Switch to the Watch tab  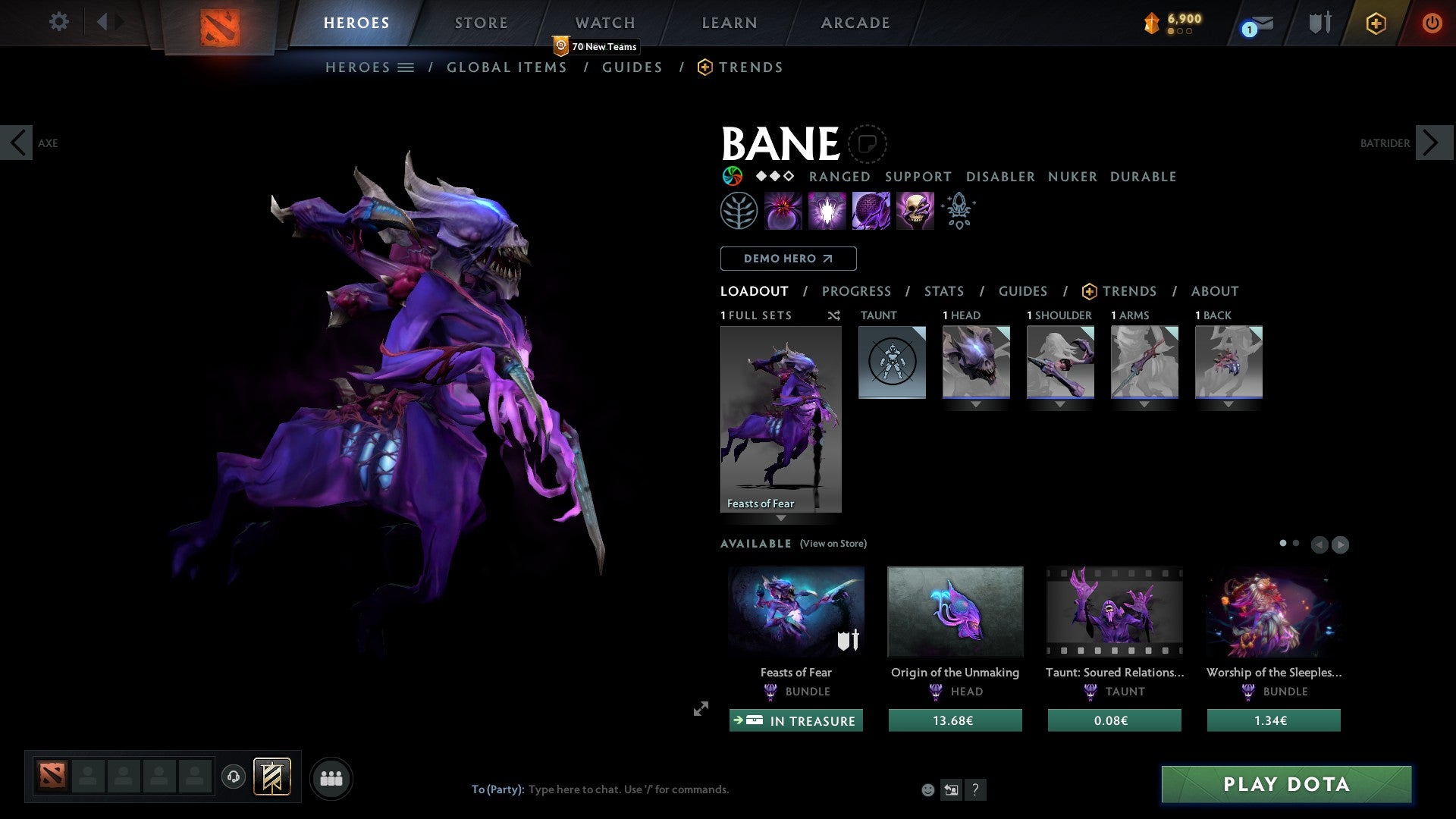pyautogui.click(x=605, y=23)
